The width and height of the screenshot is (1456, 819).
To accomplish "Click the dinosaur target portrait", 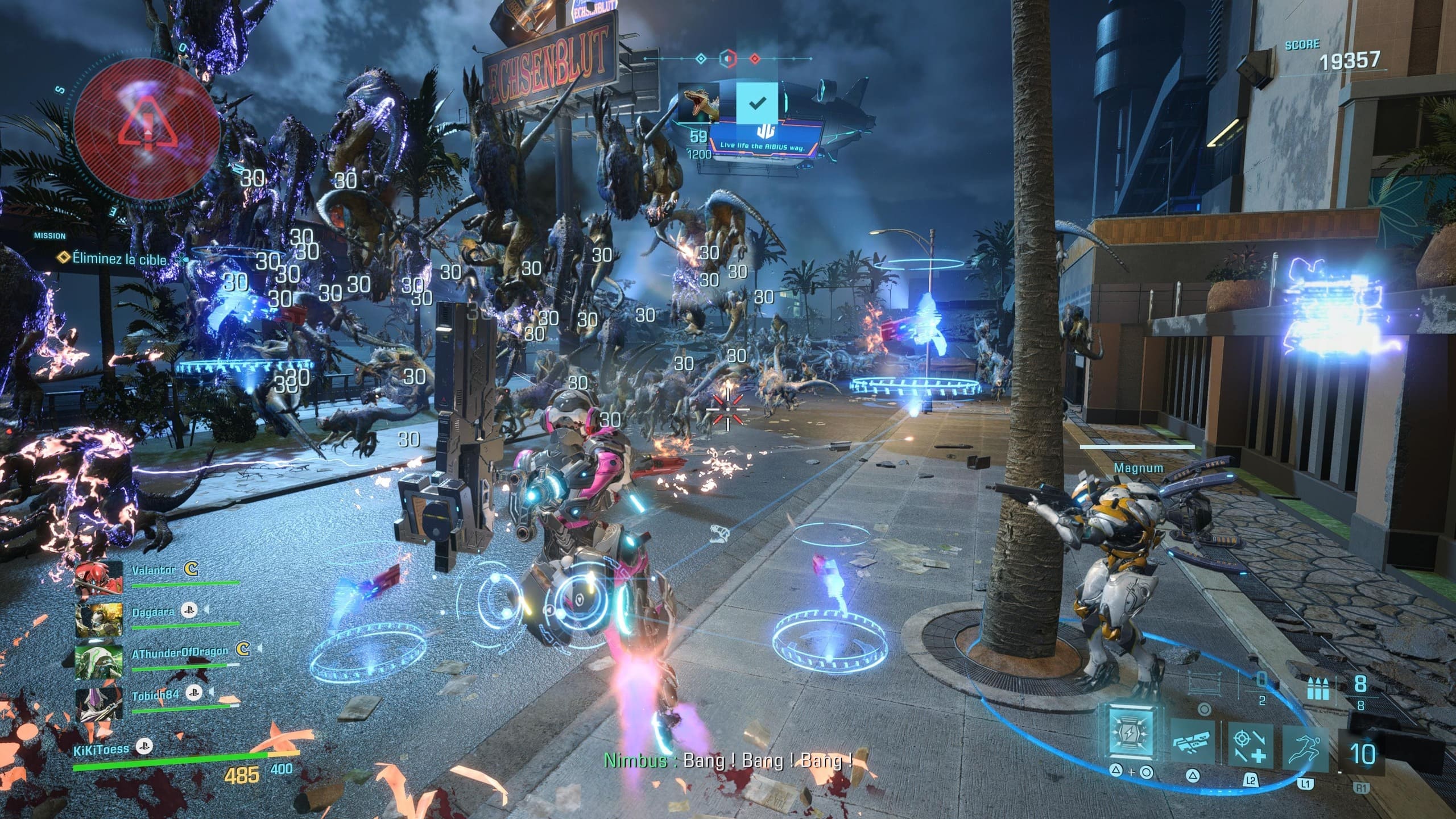I will pyautogui.click(x=700, y=105).
